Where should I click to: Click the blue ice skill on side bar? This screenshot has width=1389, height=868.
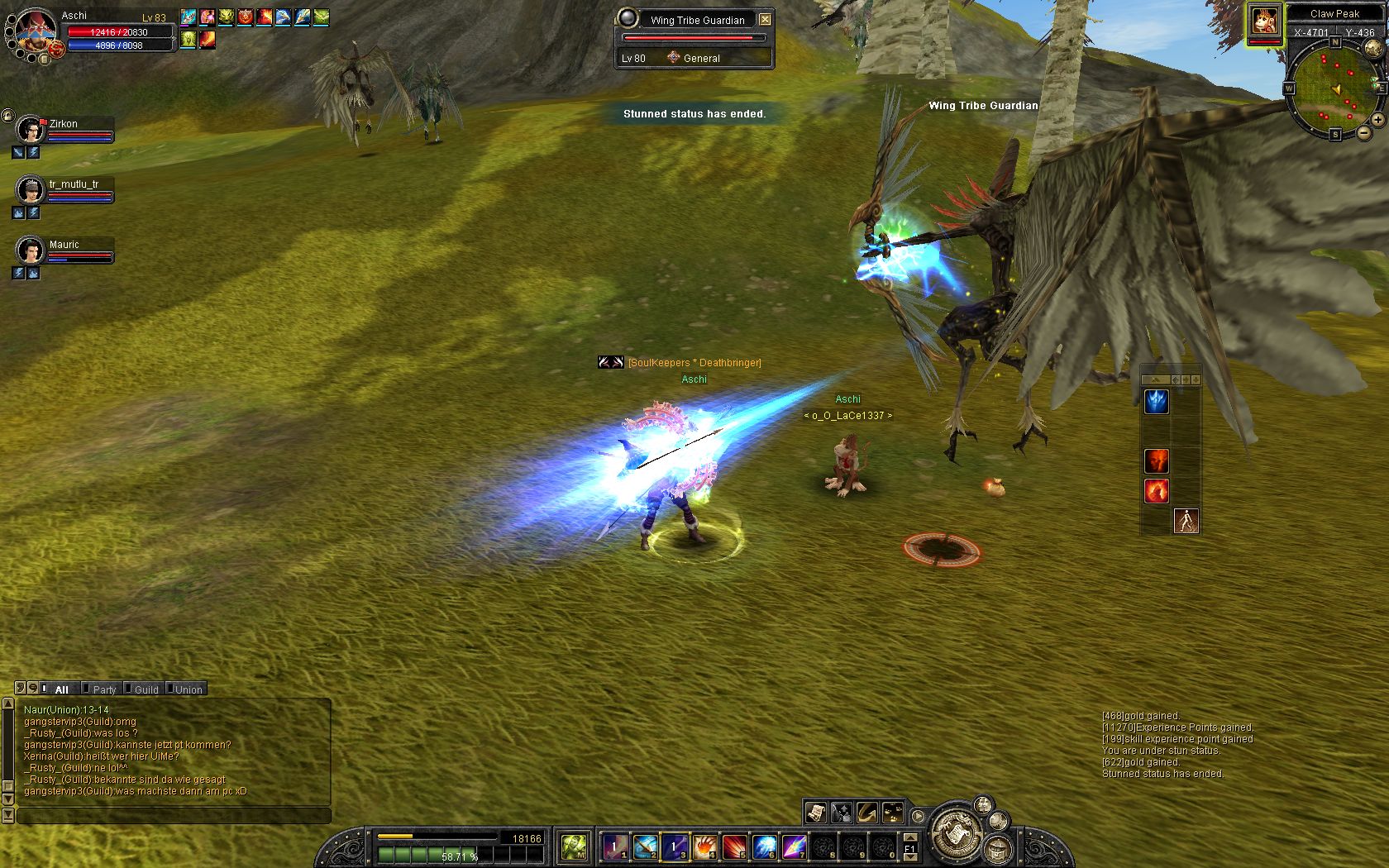coord(1157,402)
